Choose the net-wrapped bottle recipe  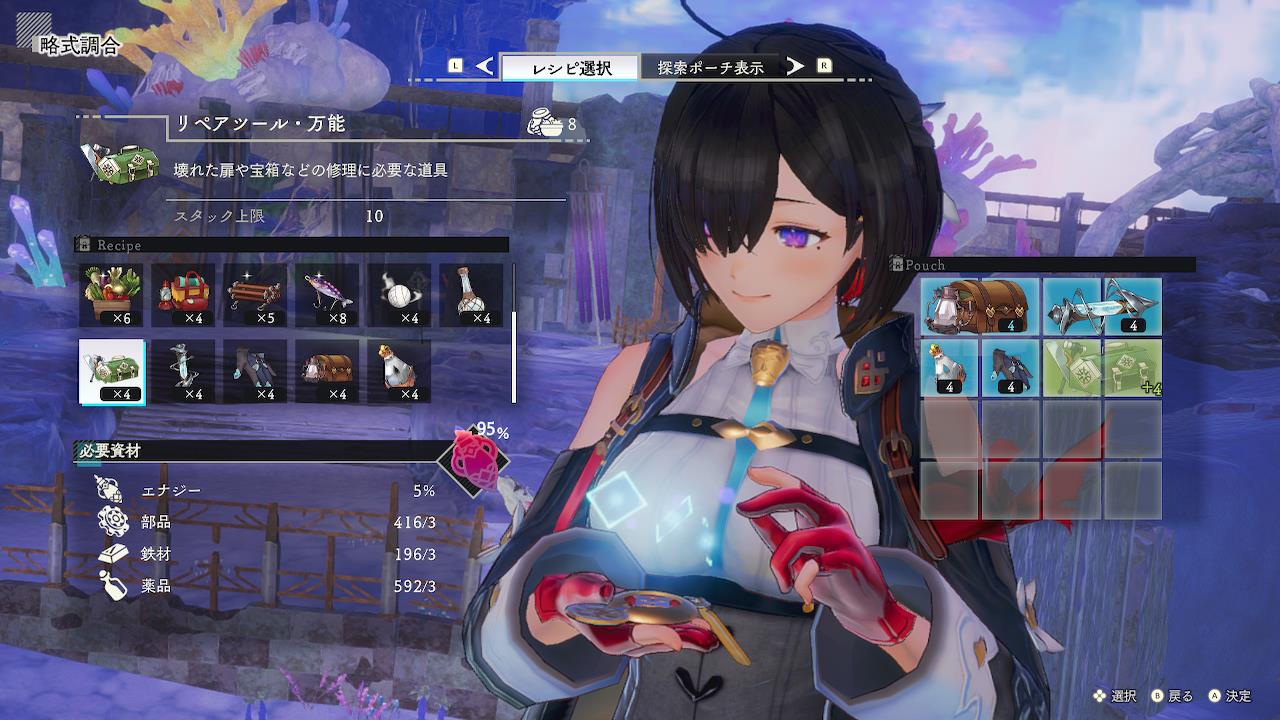(x=472, y=295)
